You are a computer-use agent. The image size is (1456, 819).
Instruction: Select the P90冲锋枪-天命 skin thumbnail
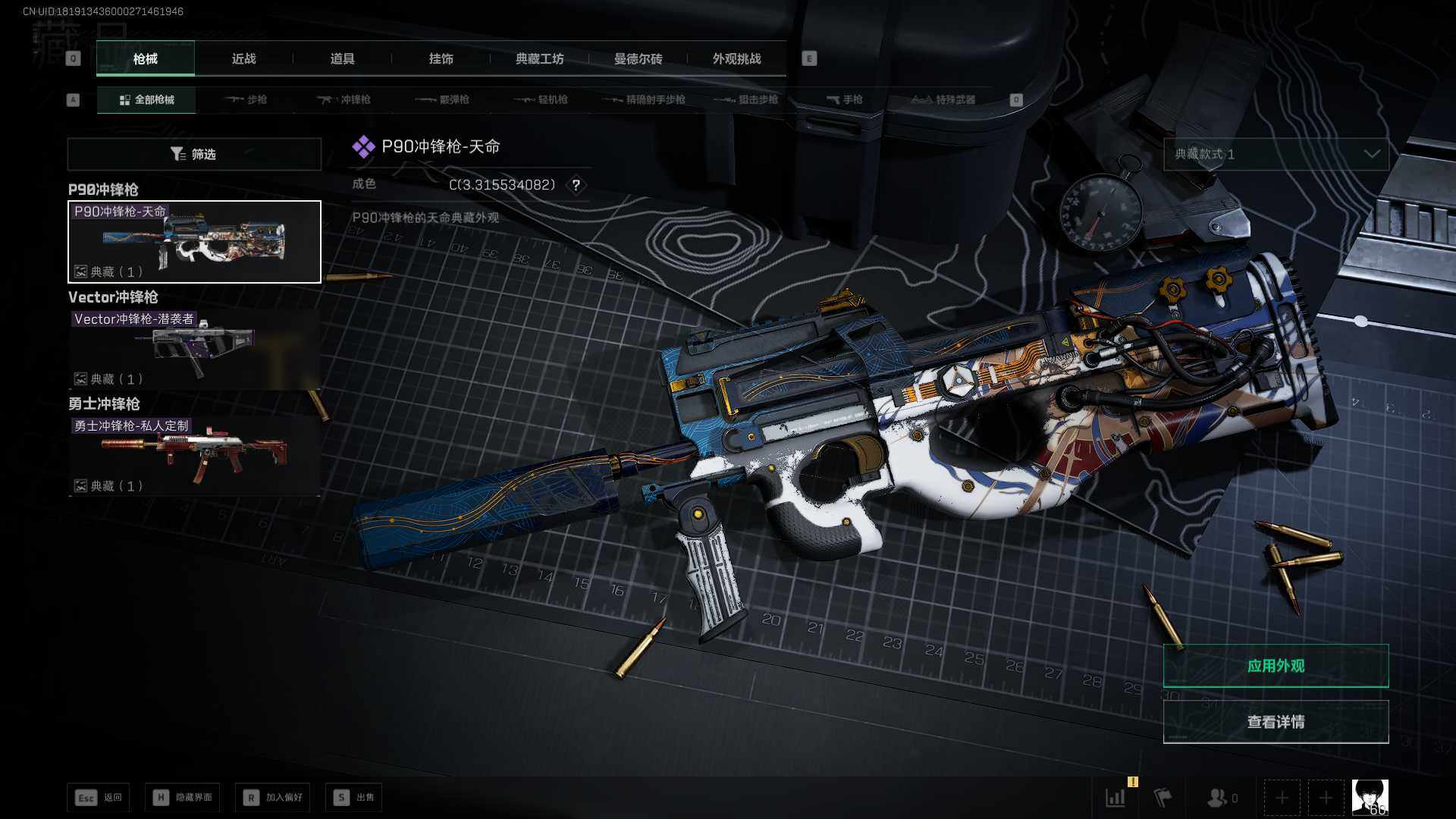194,242
